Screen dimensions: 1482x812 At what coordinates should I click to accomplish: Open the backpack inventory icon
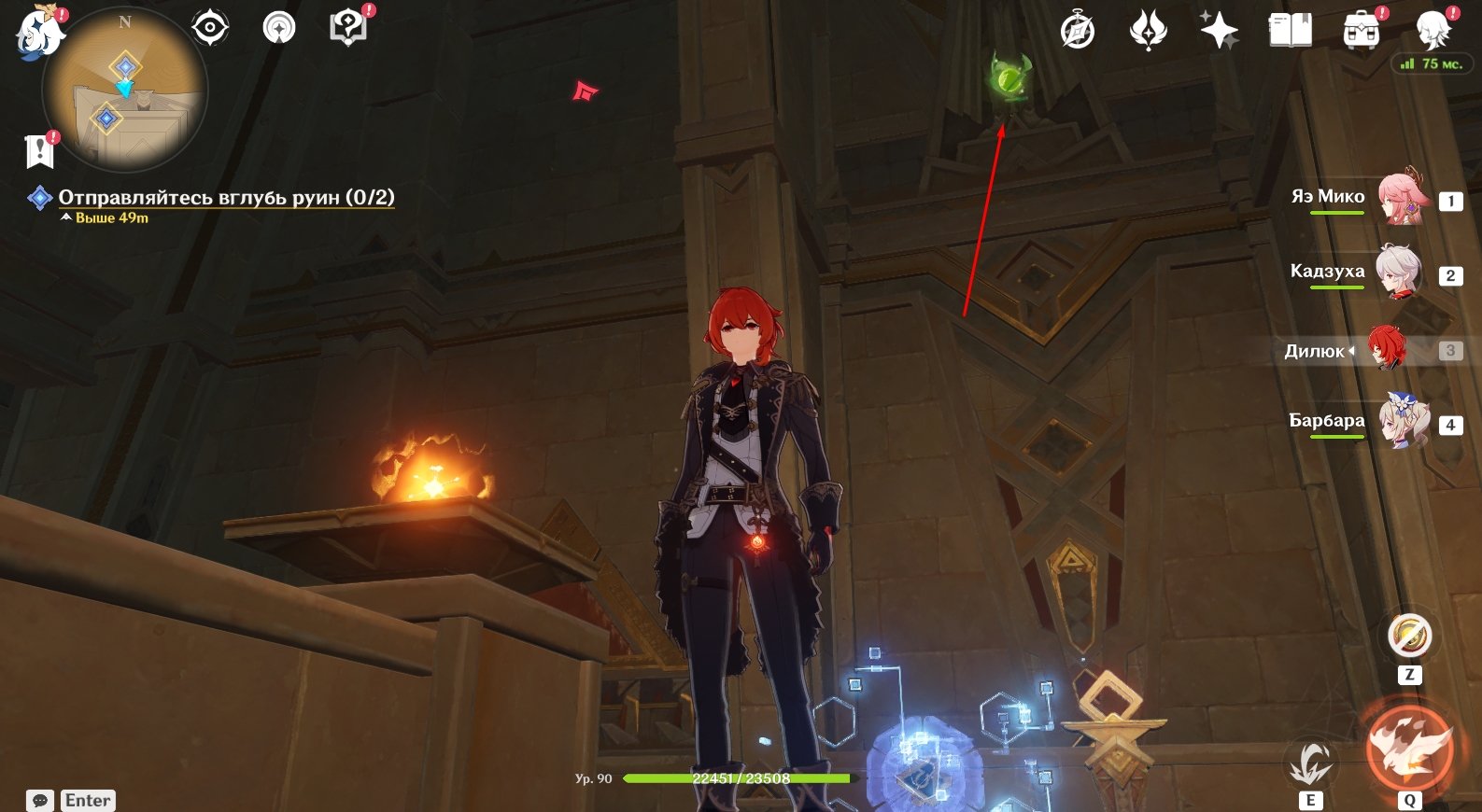[1361, 31]
